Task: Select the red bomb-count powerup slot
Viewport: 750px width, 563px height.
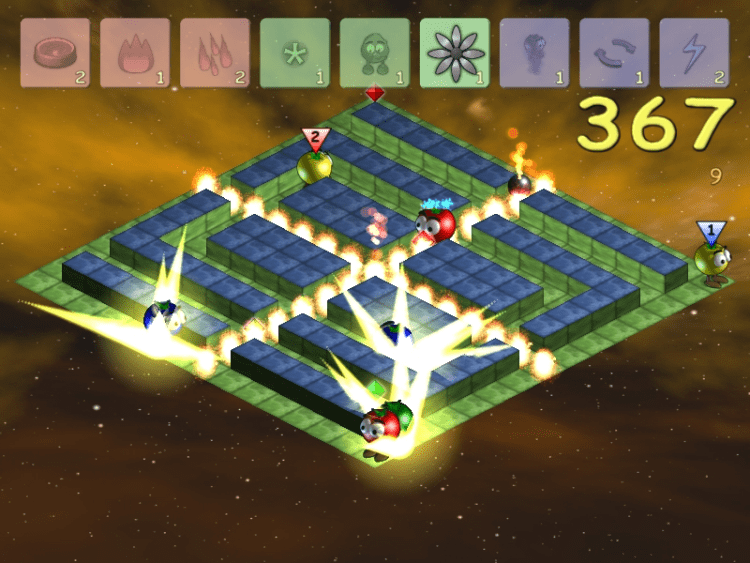Action: pos(55,53)
